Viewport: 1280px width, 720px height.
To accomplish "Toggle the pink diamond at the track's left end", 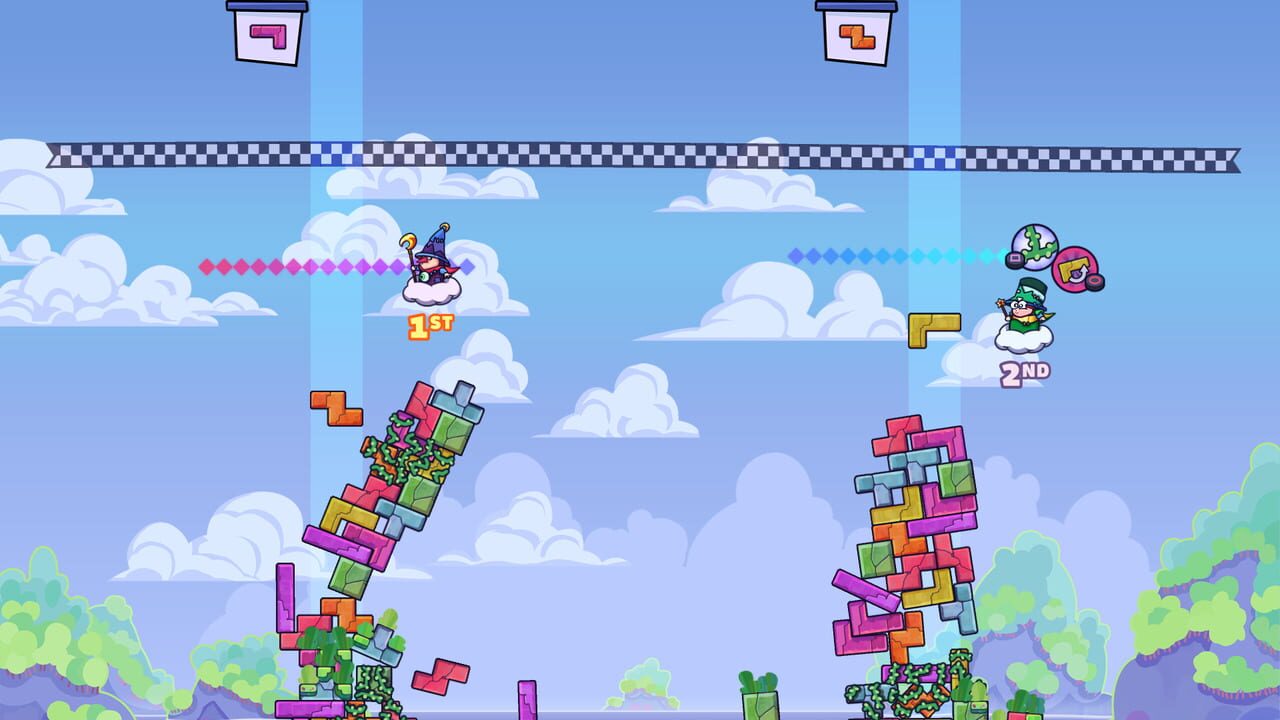I will coord(205,266).
